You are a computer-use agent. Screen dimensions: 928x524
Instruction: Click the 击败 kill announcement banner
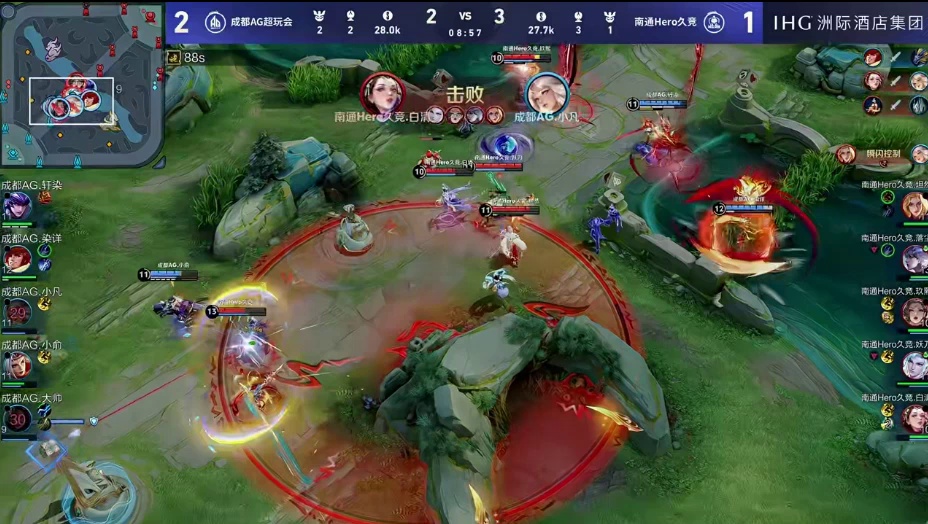[x=464, y=97]
